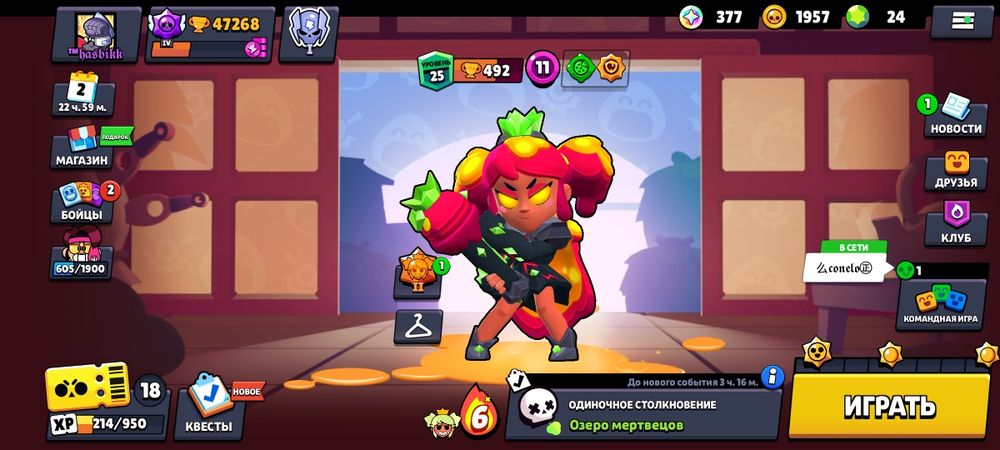Viewport: 1000px width, 450px height.
Task: Open the hasbikk player profile
Action: [x=96, y=34]
